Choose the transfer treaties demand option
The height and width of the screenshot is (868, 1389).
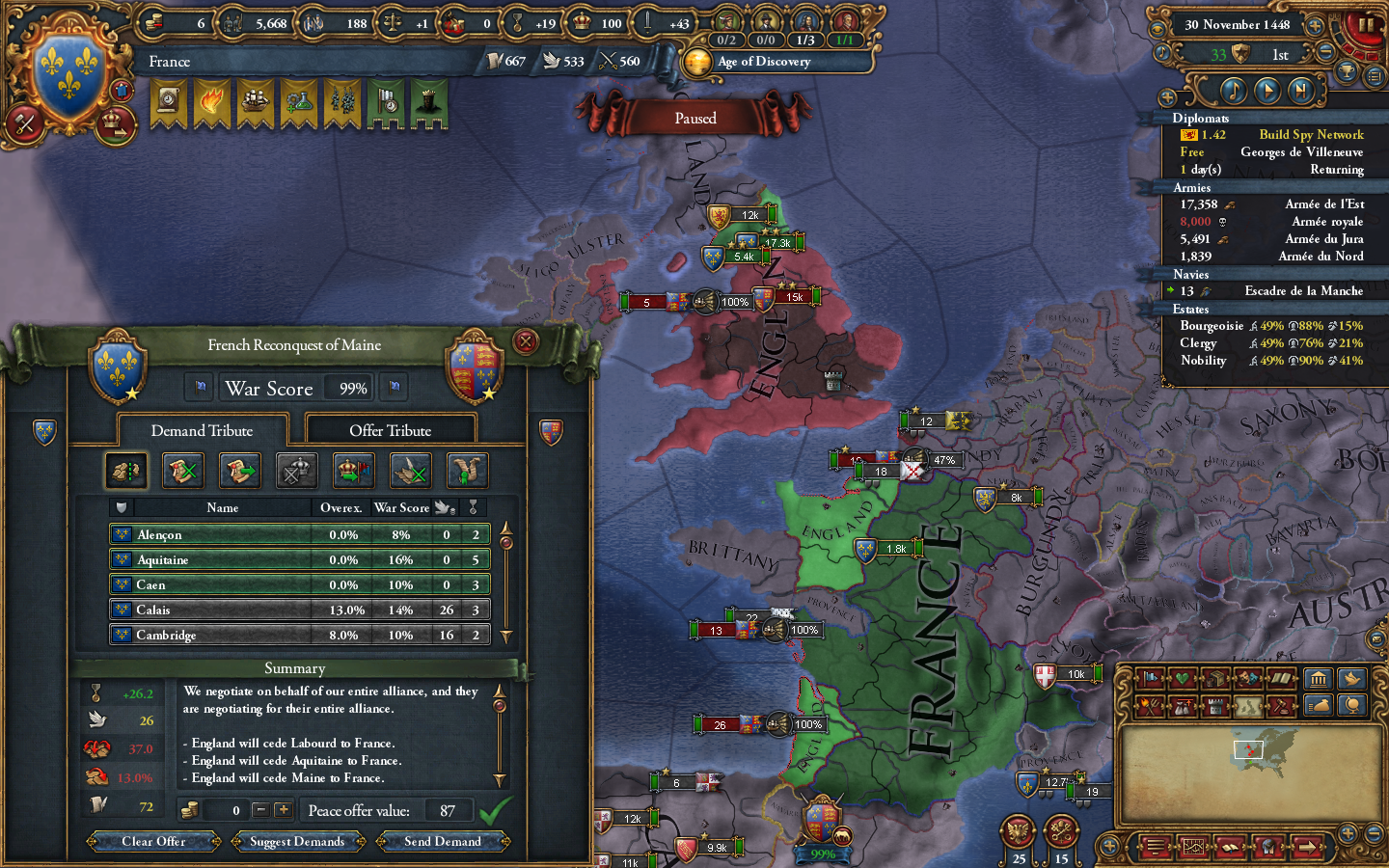(239, 471)
